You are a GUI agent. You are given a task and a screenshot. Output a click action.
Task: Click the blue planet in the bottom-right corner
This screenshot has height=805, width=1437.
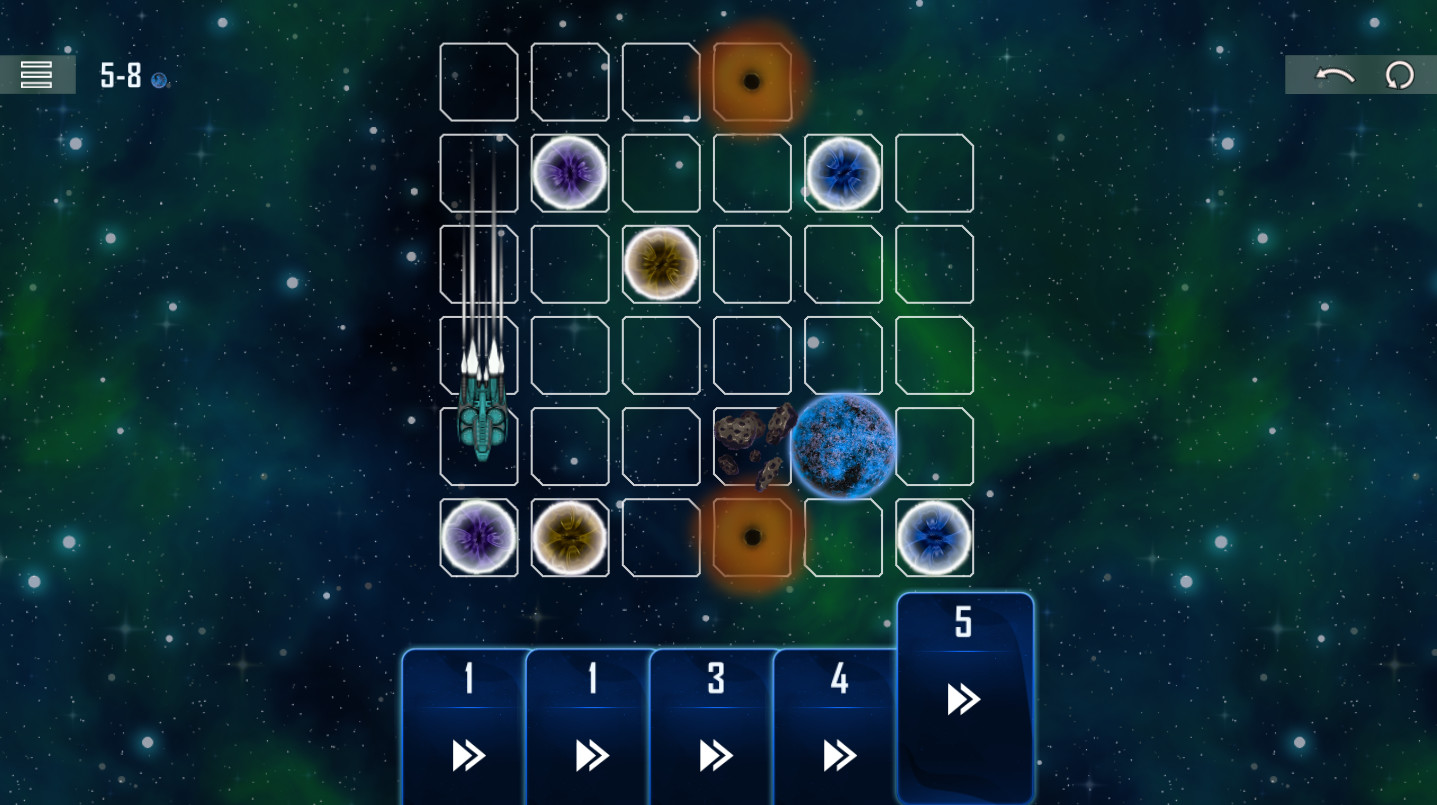point(933,537)
